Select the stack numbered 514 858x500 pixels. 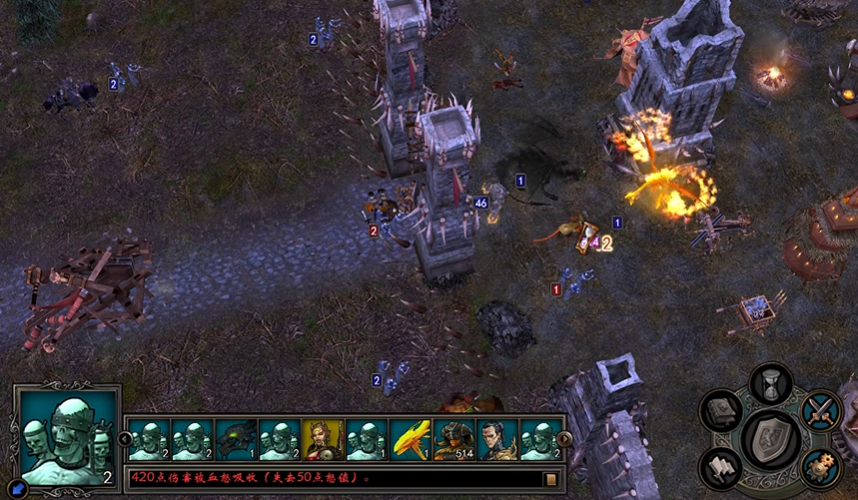coord(454,439)
